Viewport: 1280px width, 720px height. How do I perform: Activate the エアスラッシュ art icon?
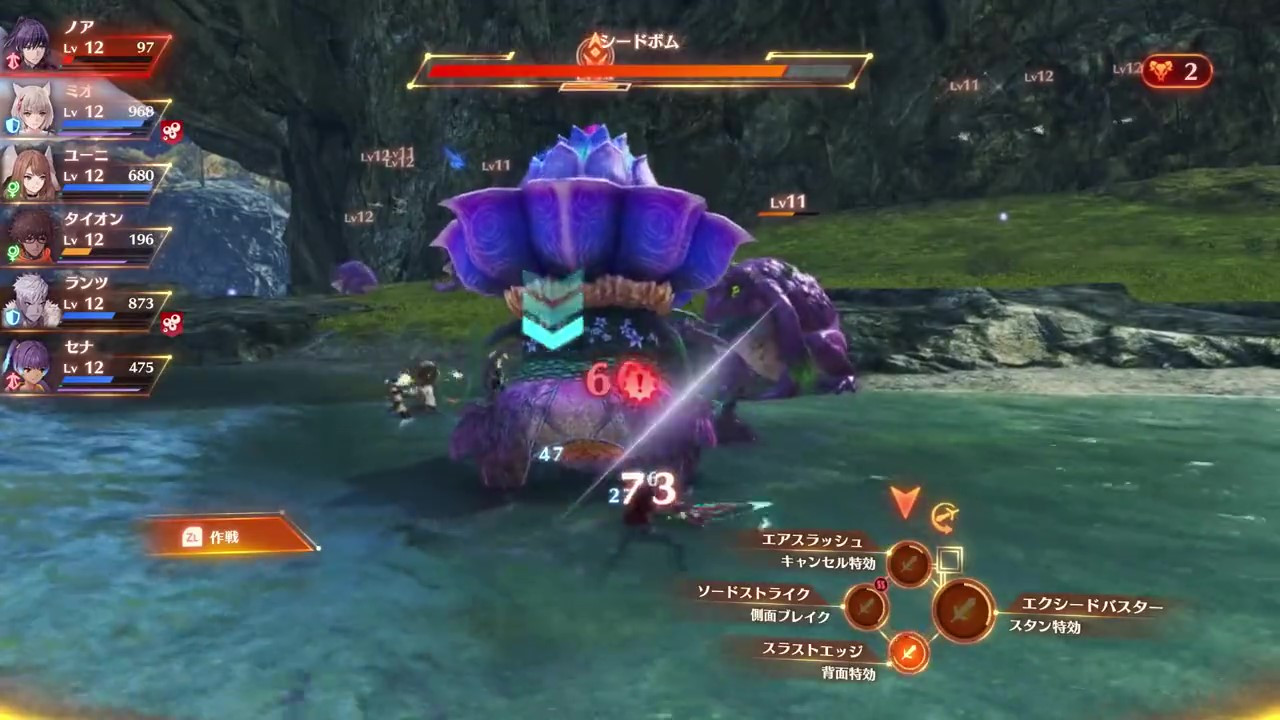click(x=909, y=564)
